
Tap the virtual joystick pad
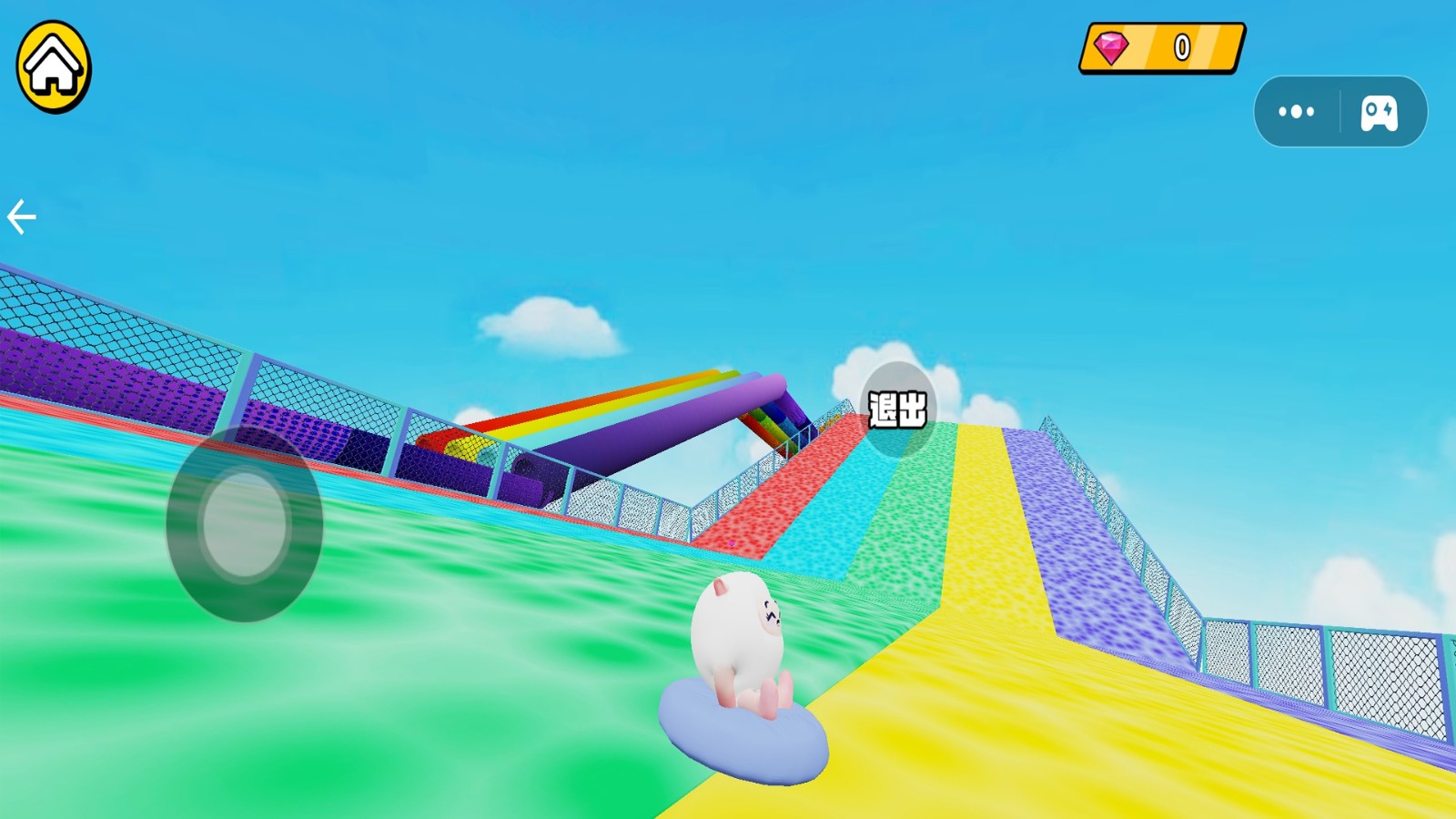[244, 524]
